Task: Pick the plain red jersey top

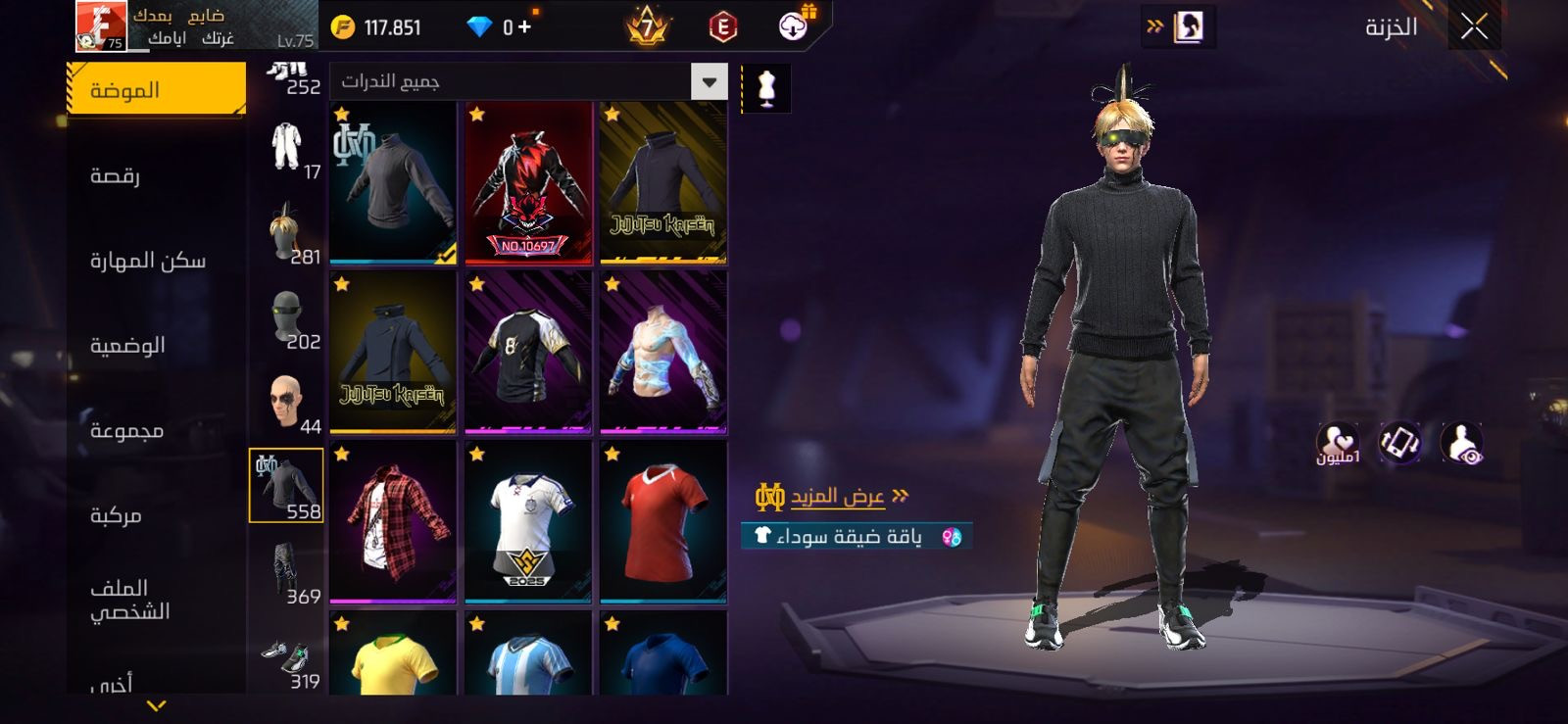Action: (x=663, y=521)
